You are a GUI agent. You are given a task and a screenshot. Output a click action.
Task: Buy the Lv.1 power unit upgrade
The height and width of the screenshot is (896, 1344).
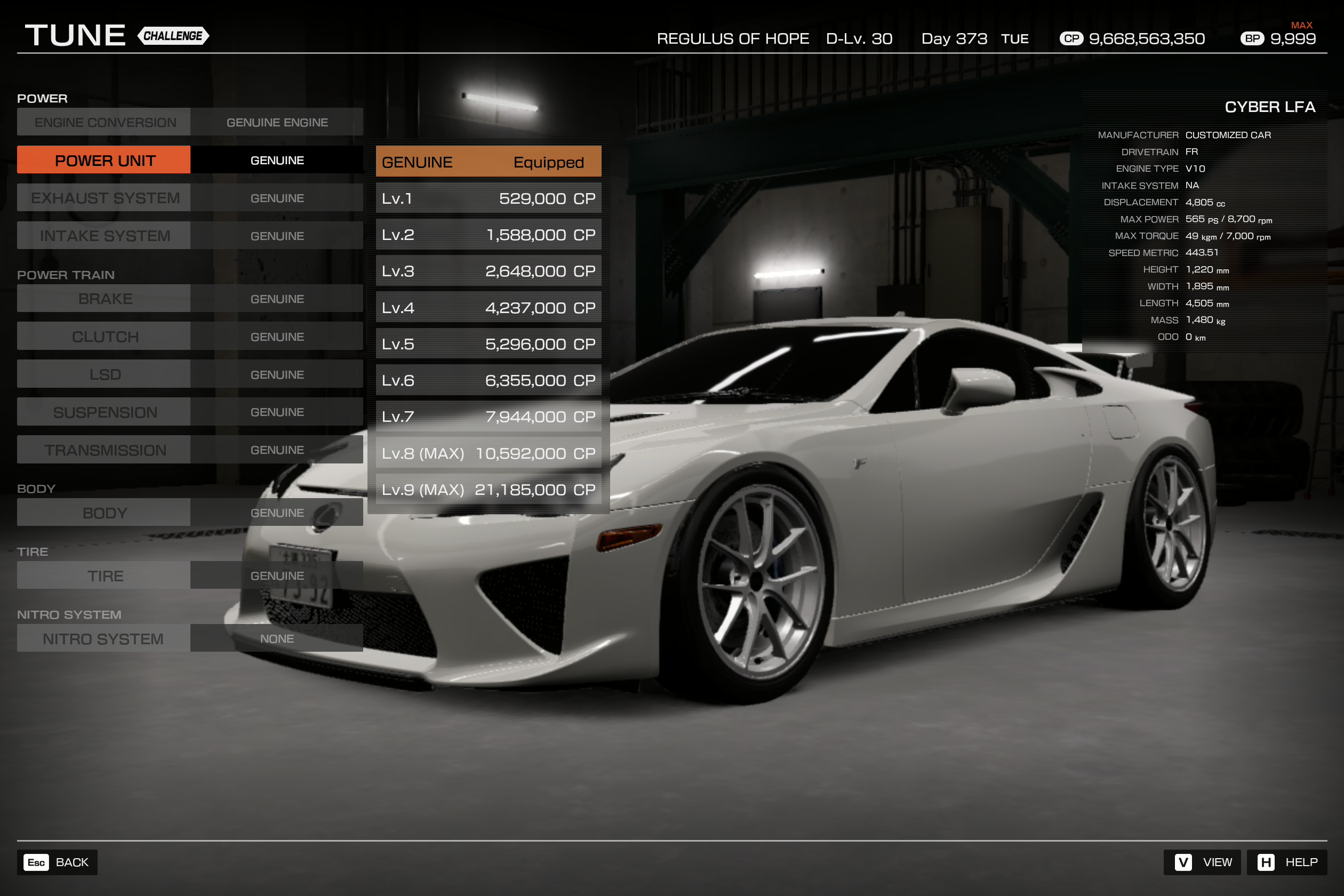click(488, 198)
